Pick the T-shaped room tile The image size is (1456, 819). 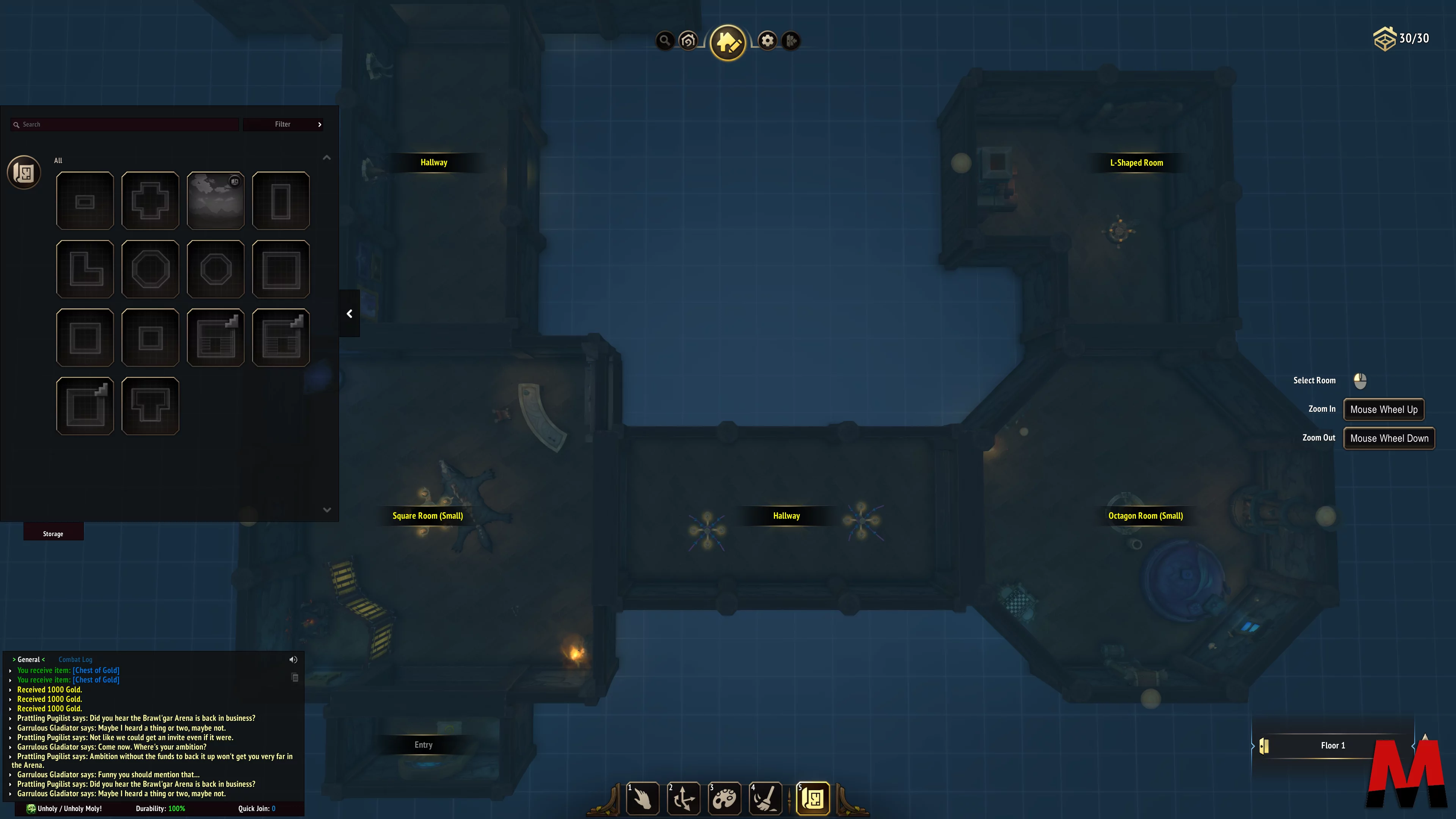coord(151,406)
